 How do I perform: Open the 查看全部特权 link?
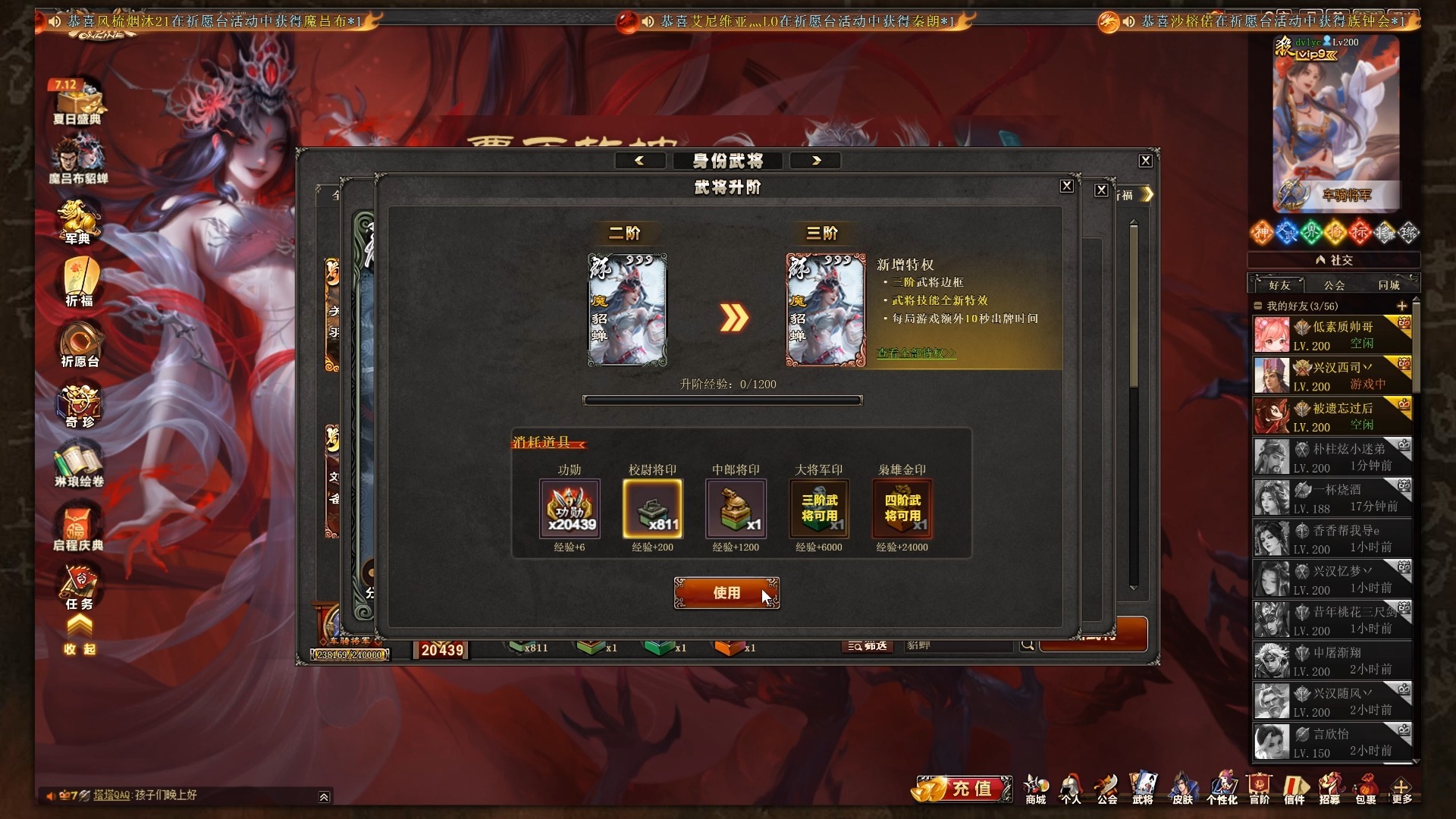point(916,353)
